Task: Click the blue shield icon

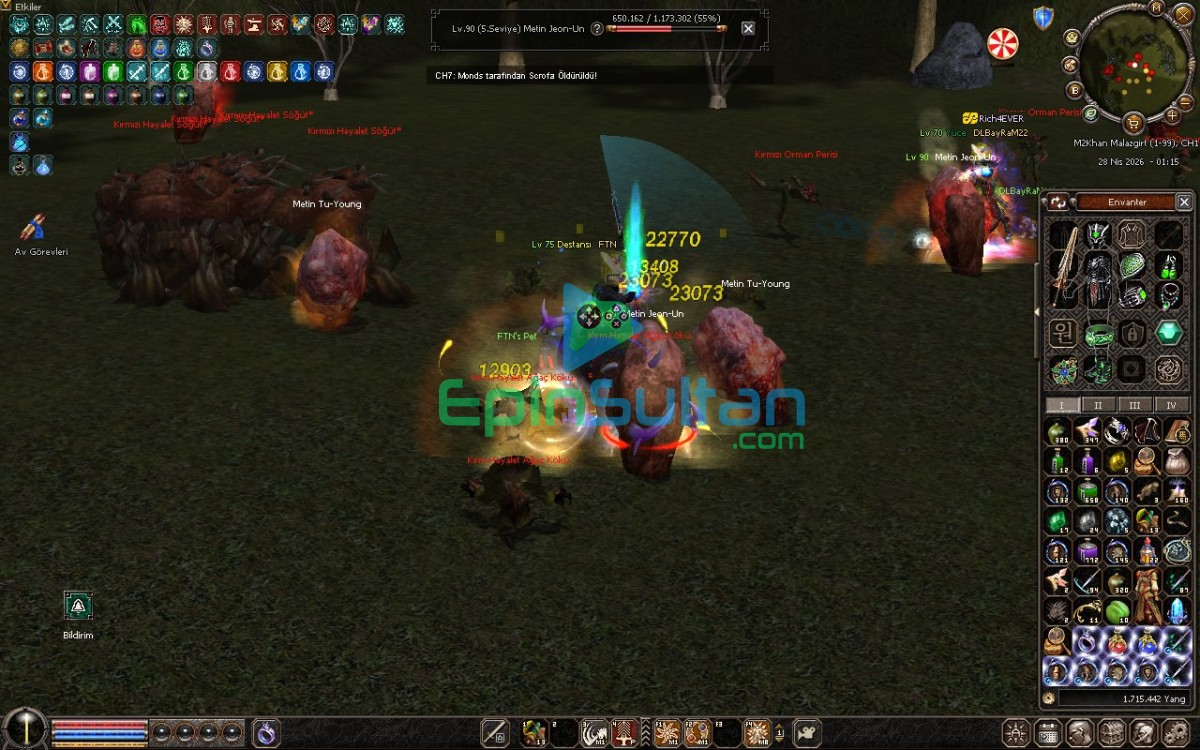Action: [1043, 17]
